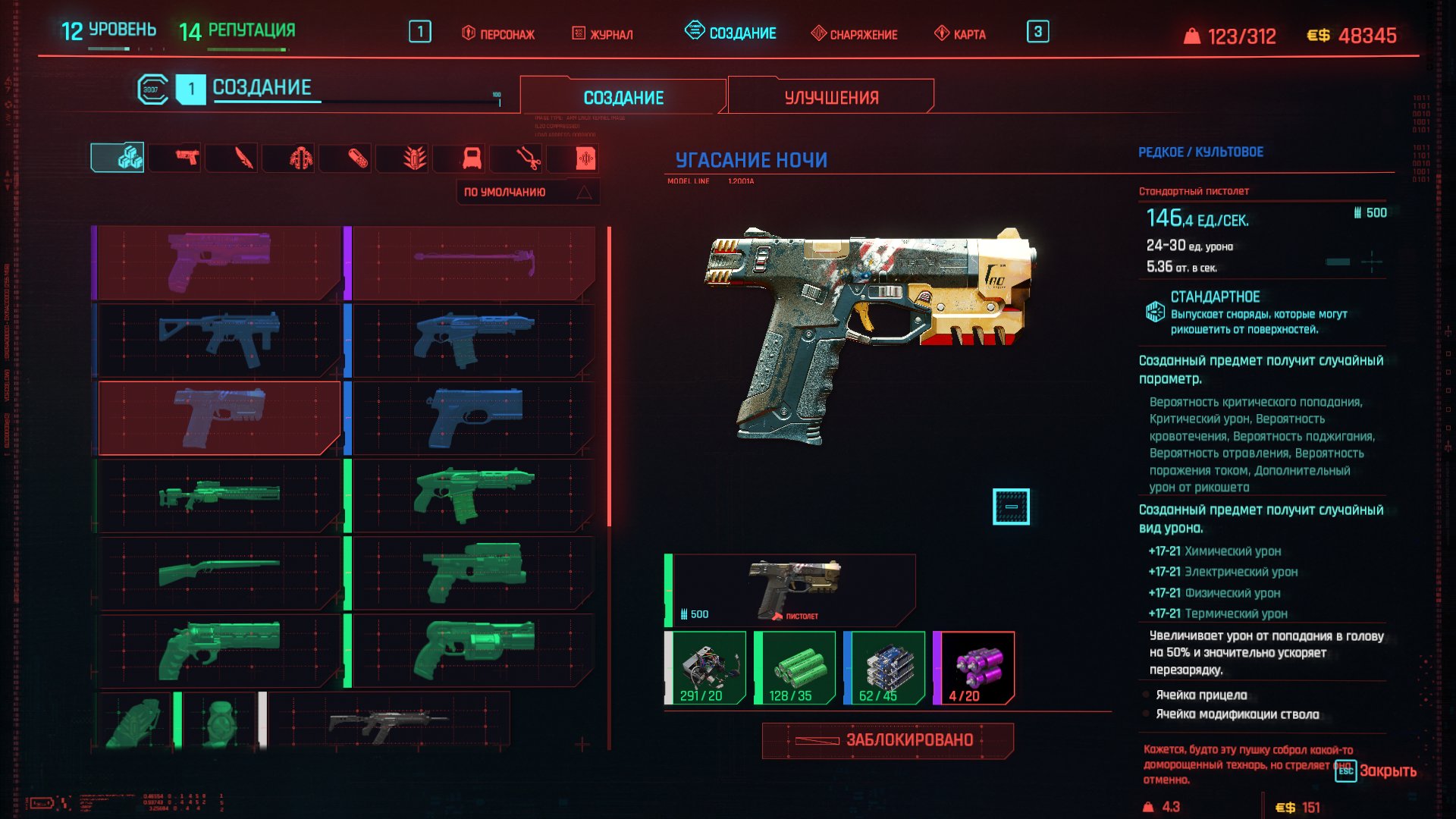Open the Персонаж menu
This screenshot has height=819, width=1456.
[498, 34]
